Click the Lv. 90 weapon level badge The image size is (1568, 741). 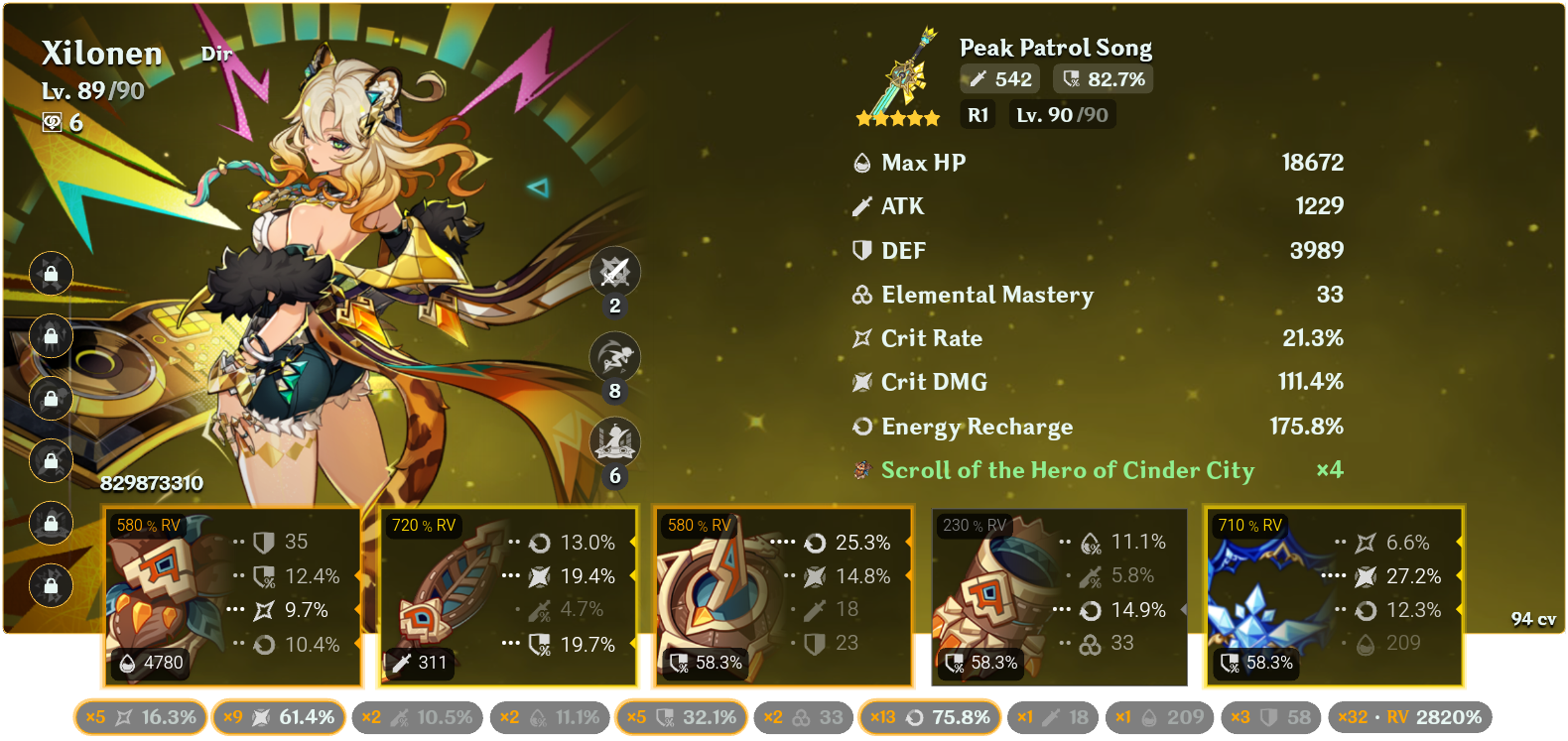point(1062,114)
